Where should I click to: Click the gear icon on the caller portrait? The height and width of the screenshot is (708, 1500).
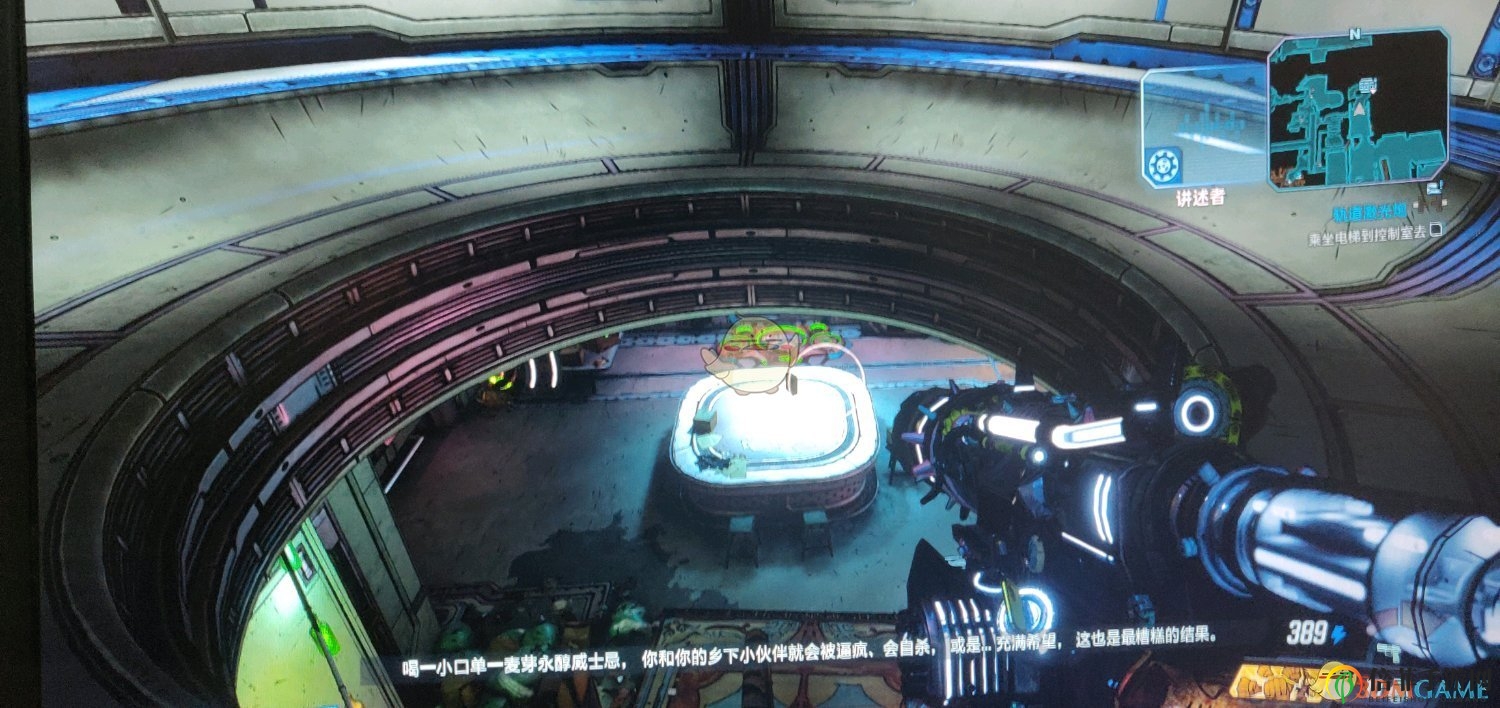1164,165
